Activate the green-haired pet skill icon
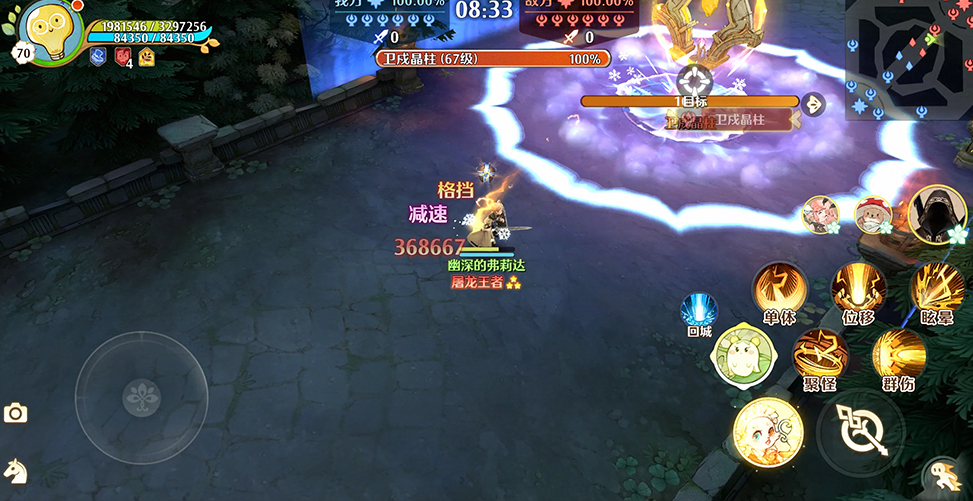 738,355
